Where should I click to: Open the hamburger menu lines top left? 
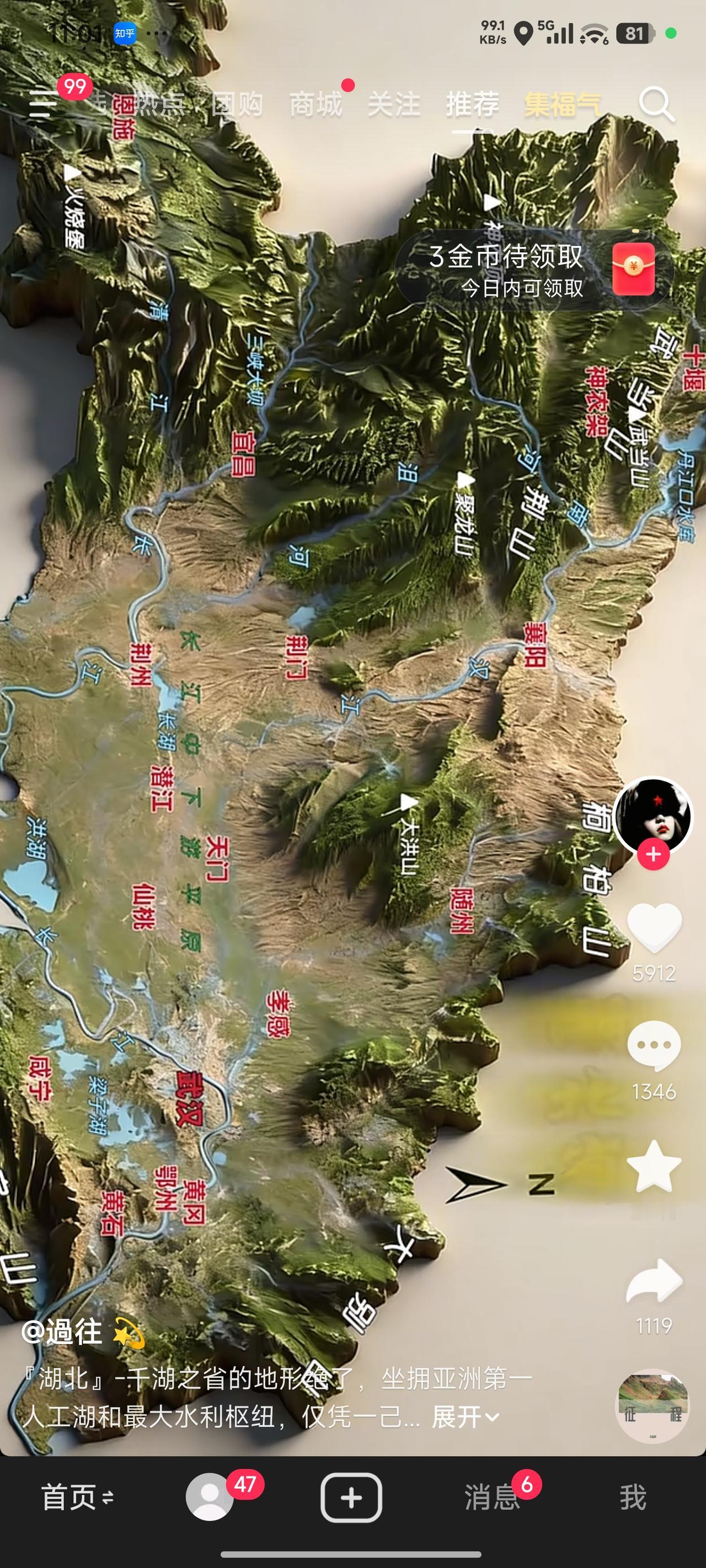pos(41,105)
